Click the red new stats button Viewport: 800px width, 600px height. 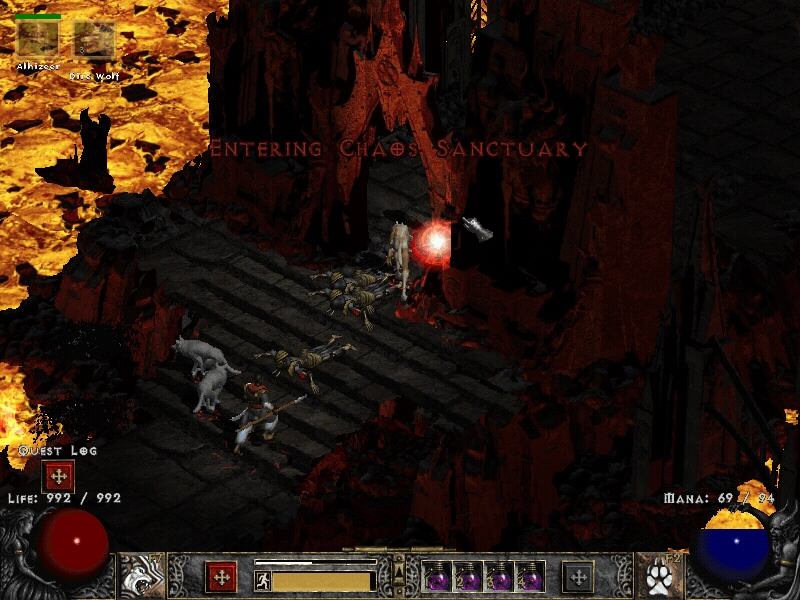pos(221,577)
